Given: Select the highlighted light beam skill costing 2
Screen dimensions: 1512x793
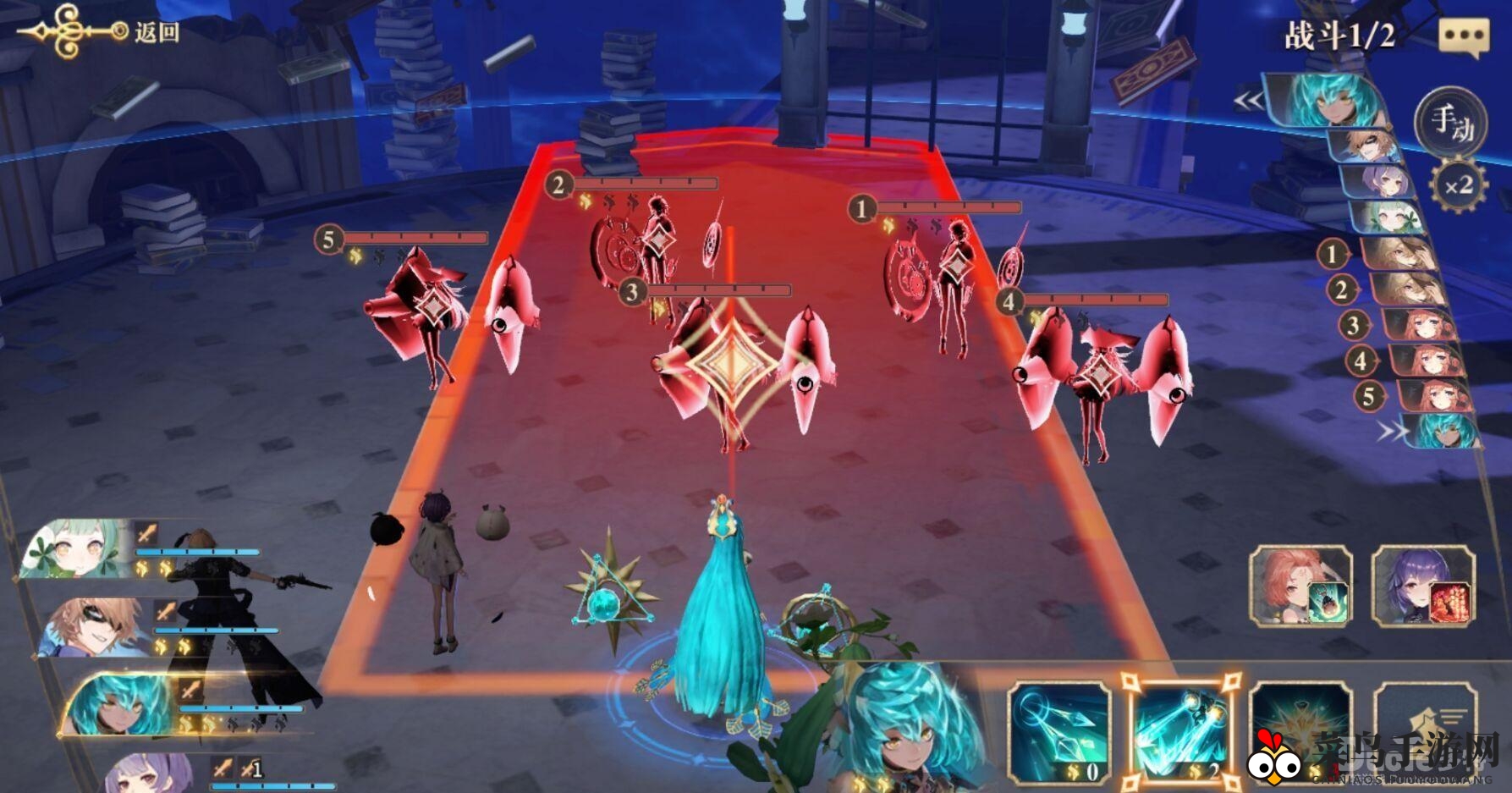Looking at the screenshot, I should [x=1180, y=733].
